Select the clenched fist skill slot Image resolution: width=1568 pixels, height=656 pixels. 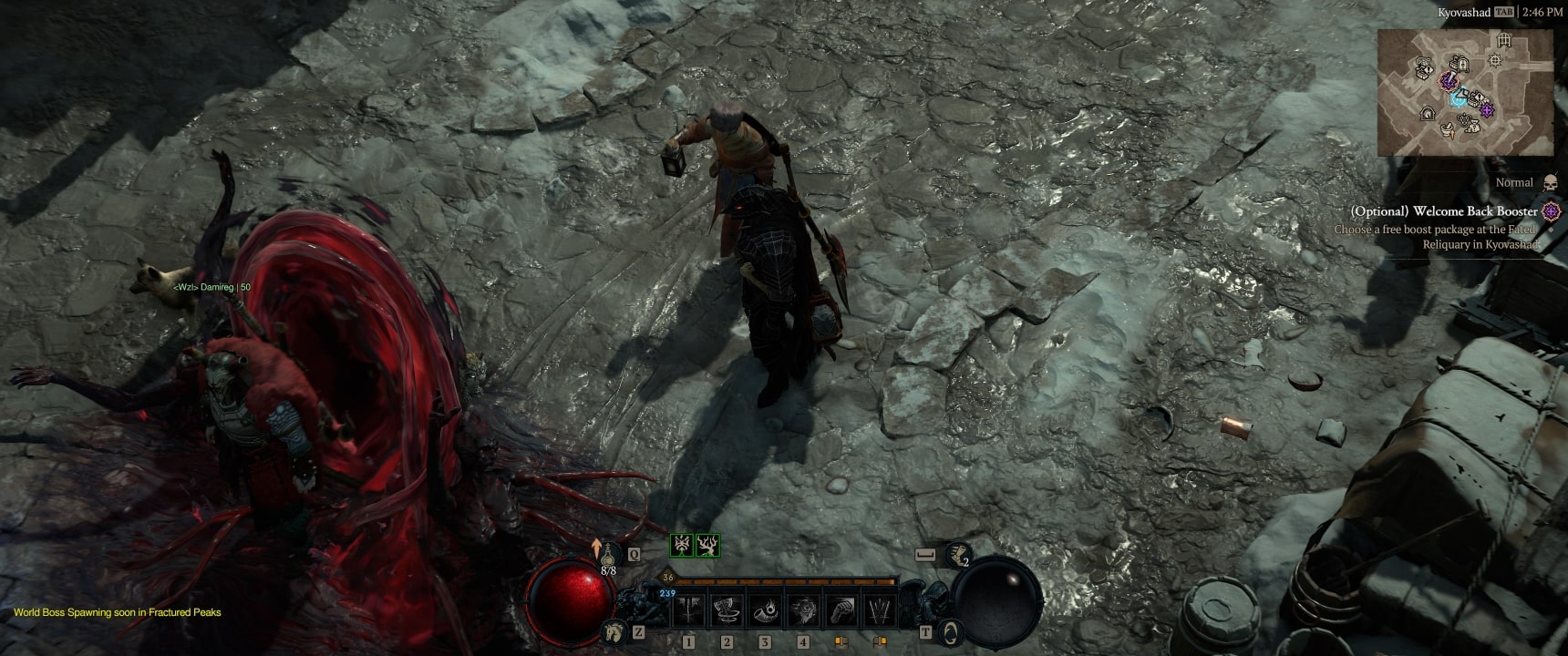coord(841,610)
